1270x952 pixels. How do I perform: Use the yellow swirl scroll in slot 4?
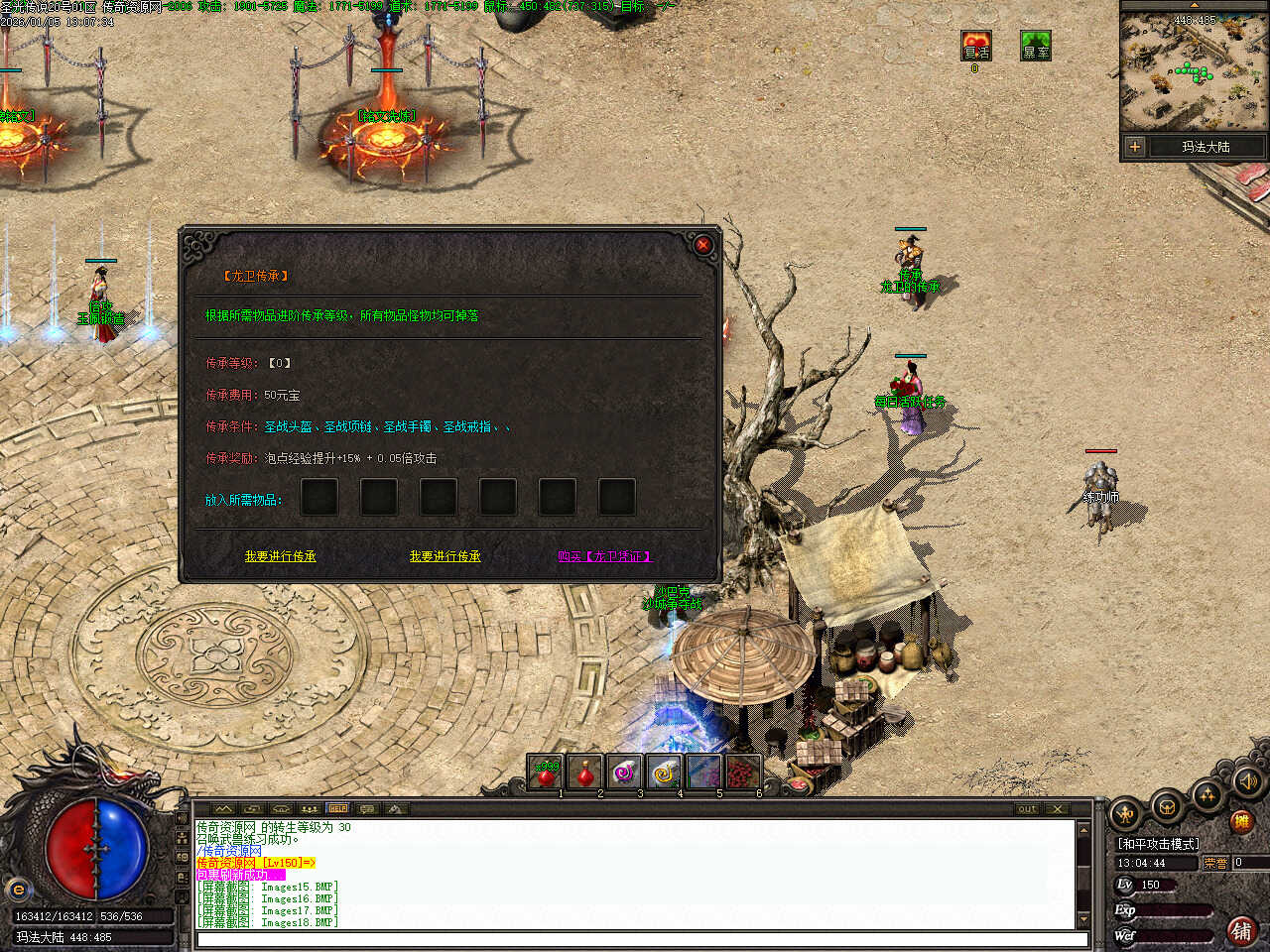coord(664,772)
